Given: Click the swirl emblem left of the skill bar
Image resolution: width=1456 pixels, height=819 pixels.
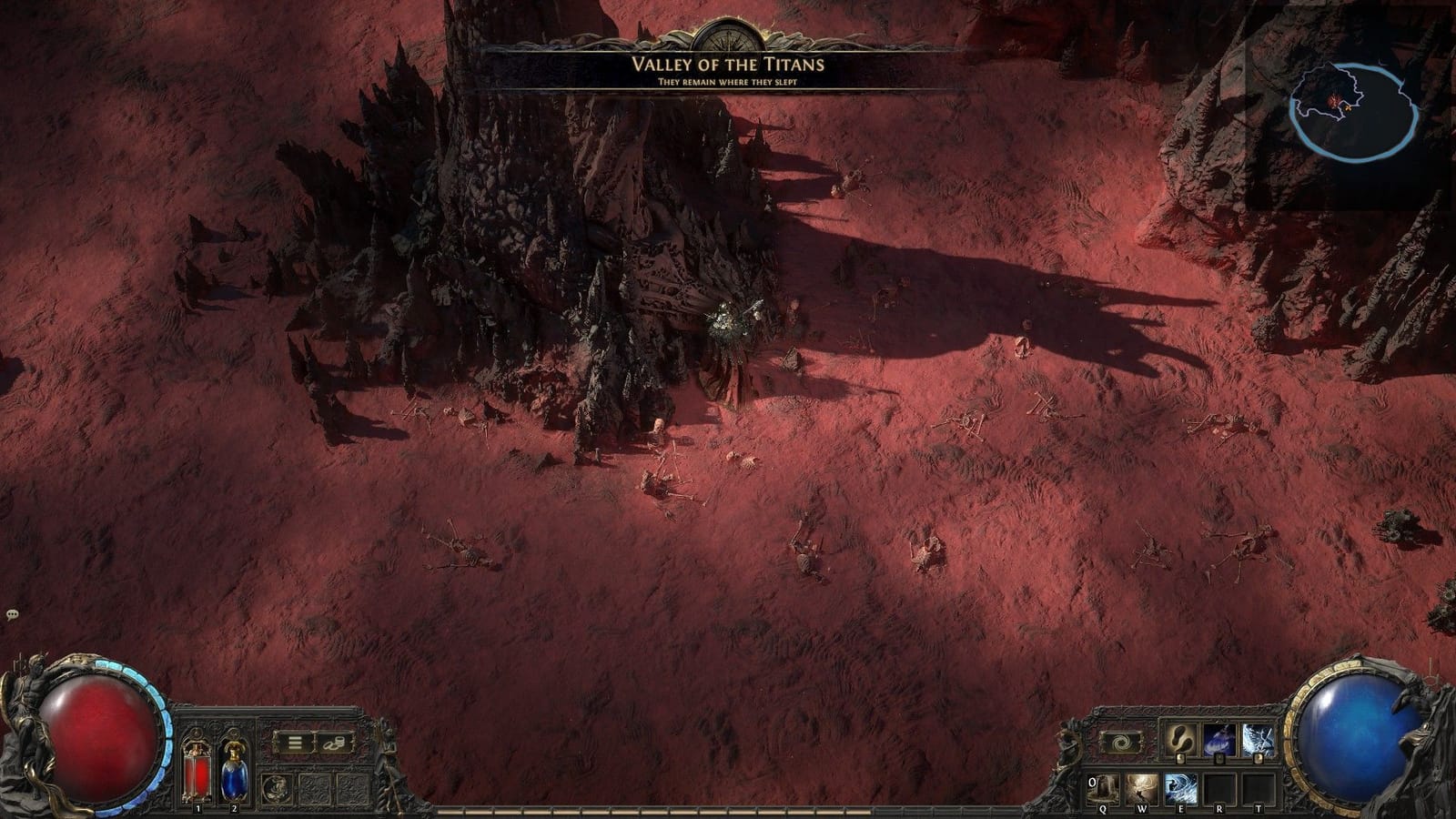Looking at the screenshot, I should (1120, 743).
